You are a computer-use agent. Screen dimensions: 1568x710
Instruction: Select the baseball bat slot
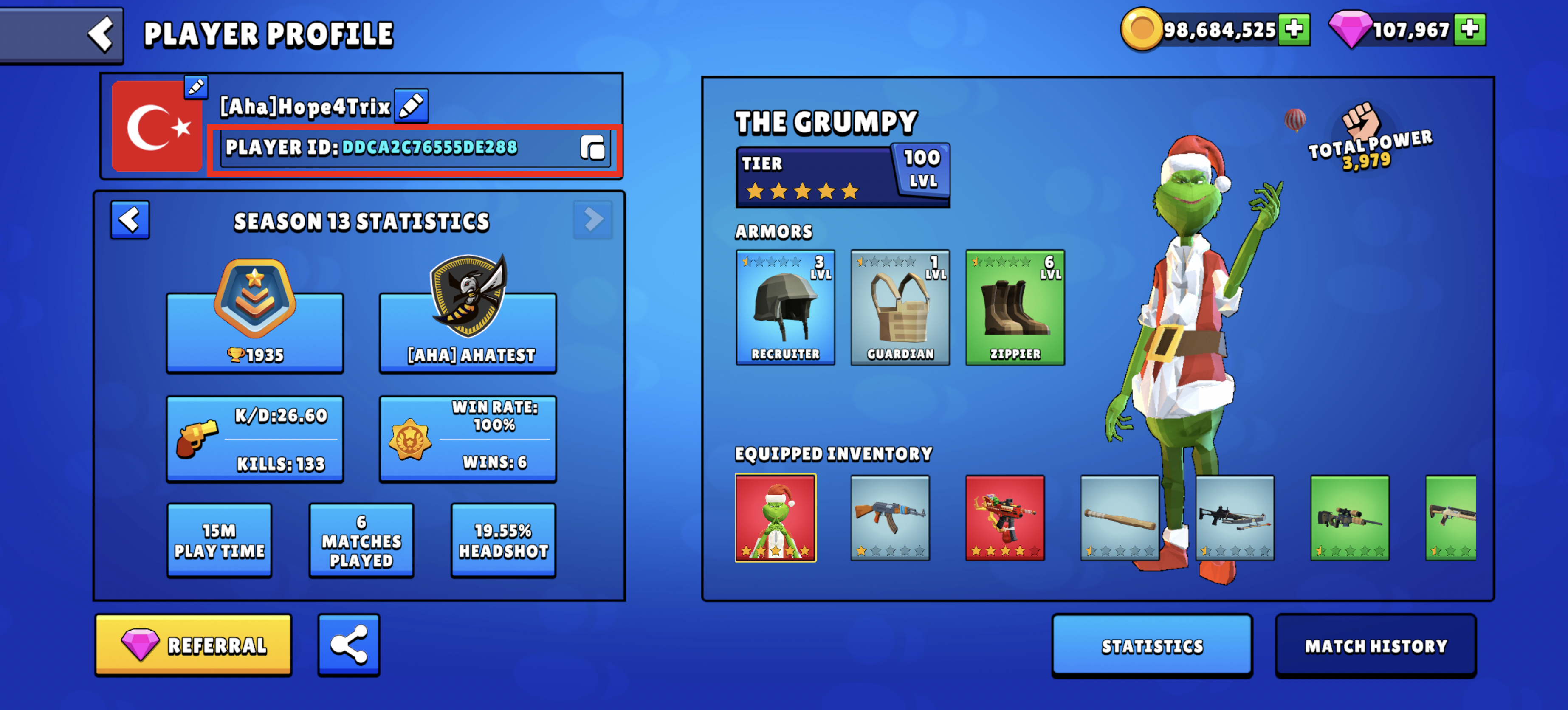(1120, 518)
